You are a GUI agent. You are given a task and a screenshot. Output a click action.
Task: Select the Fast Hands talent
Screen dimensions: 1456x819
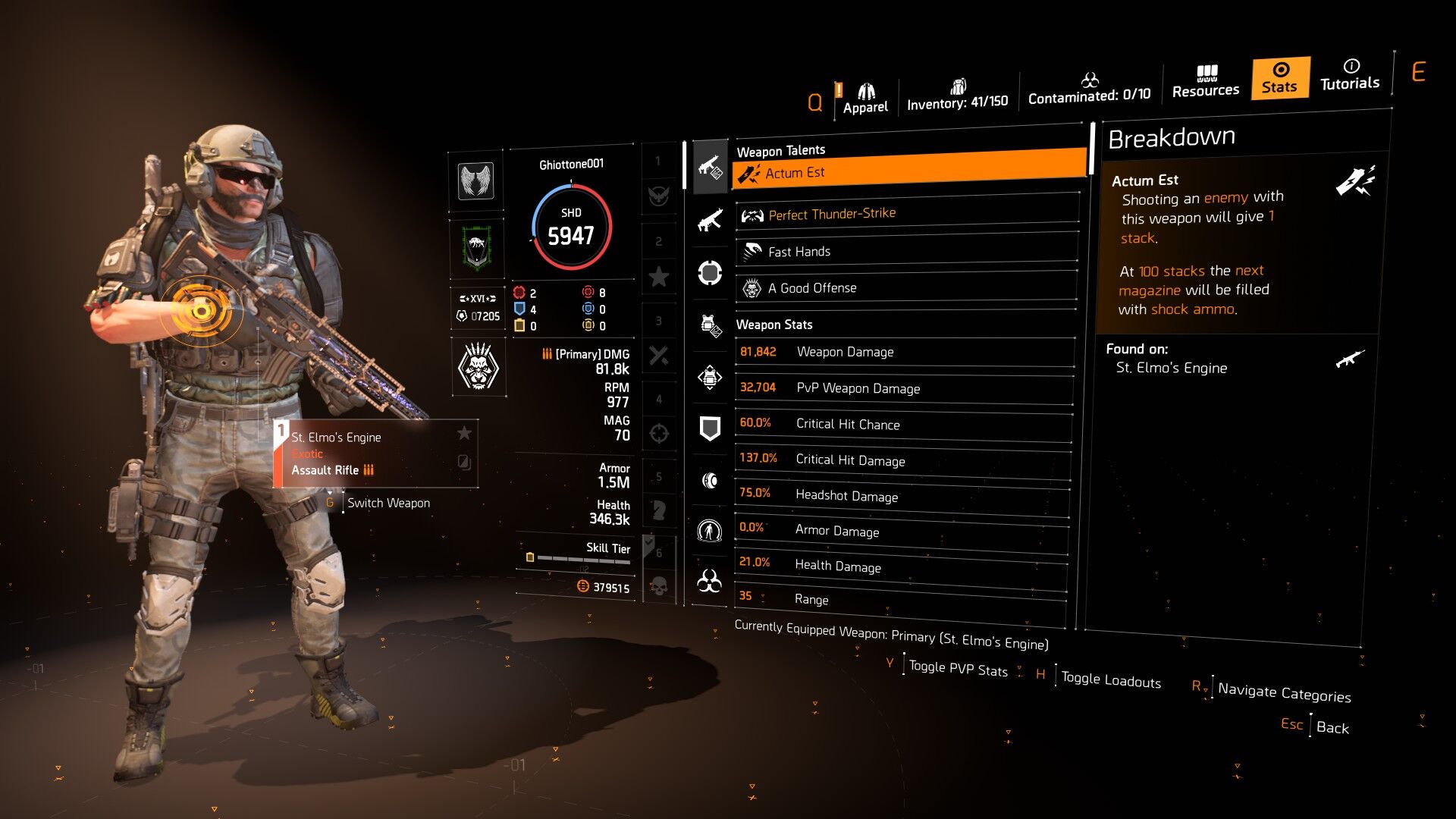coord(906,251)
